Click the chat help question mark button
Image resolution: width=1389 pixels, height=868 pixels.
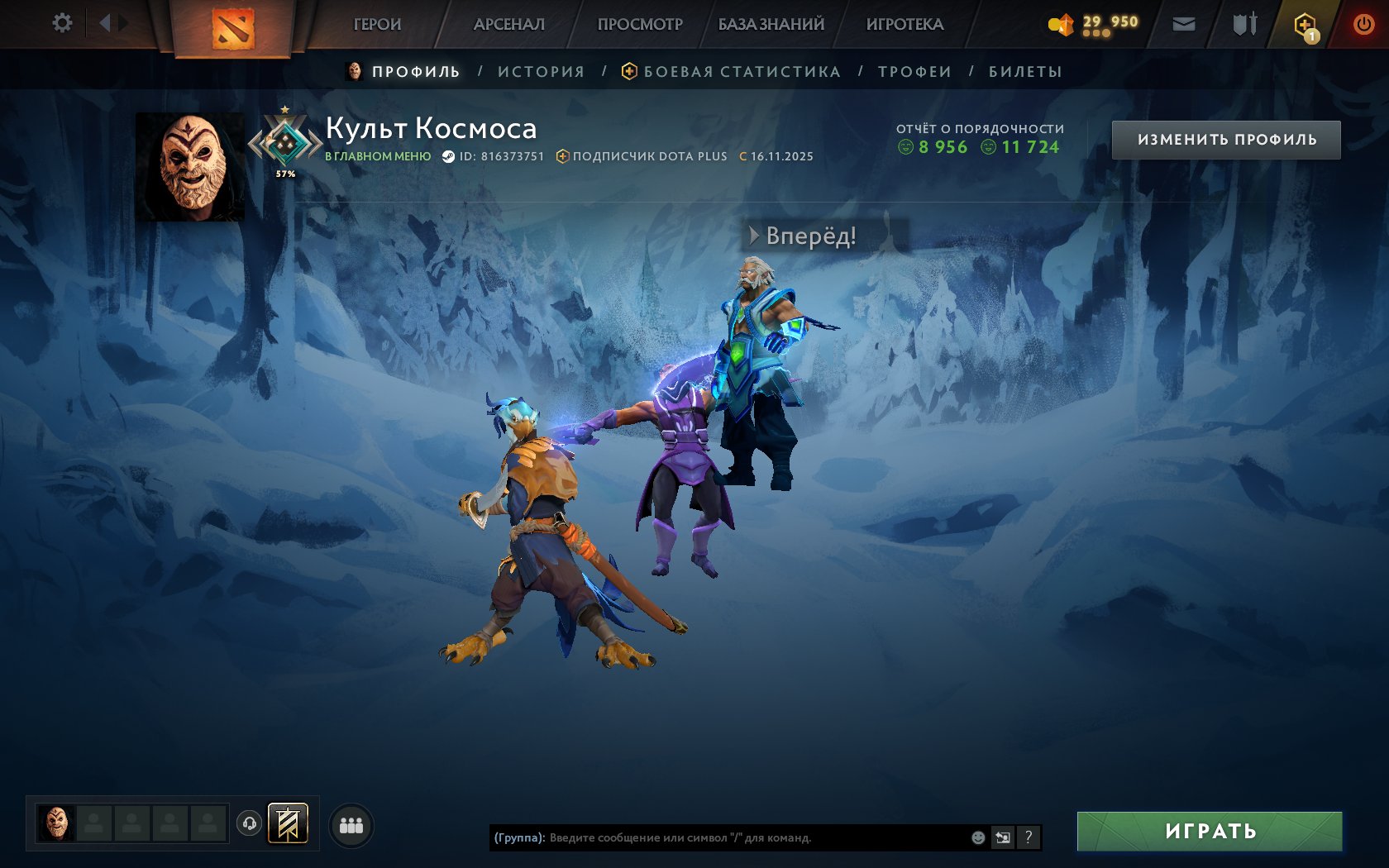click(x=1029, y=837)
